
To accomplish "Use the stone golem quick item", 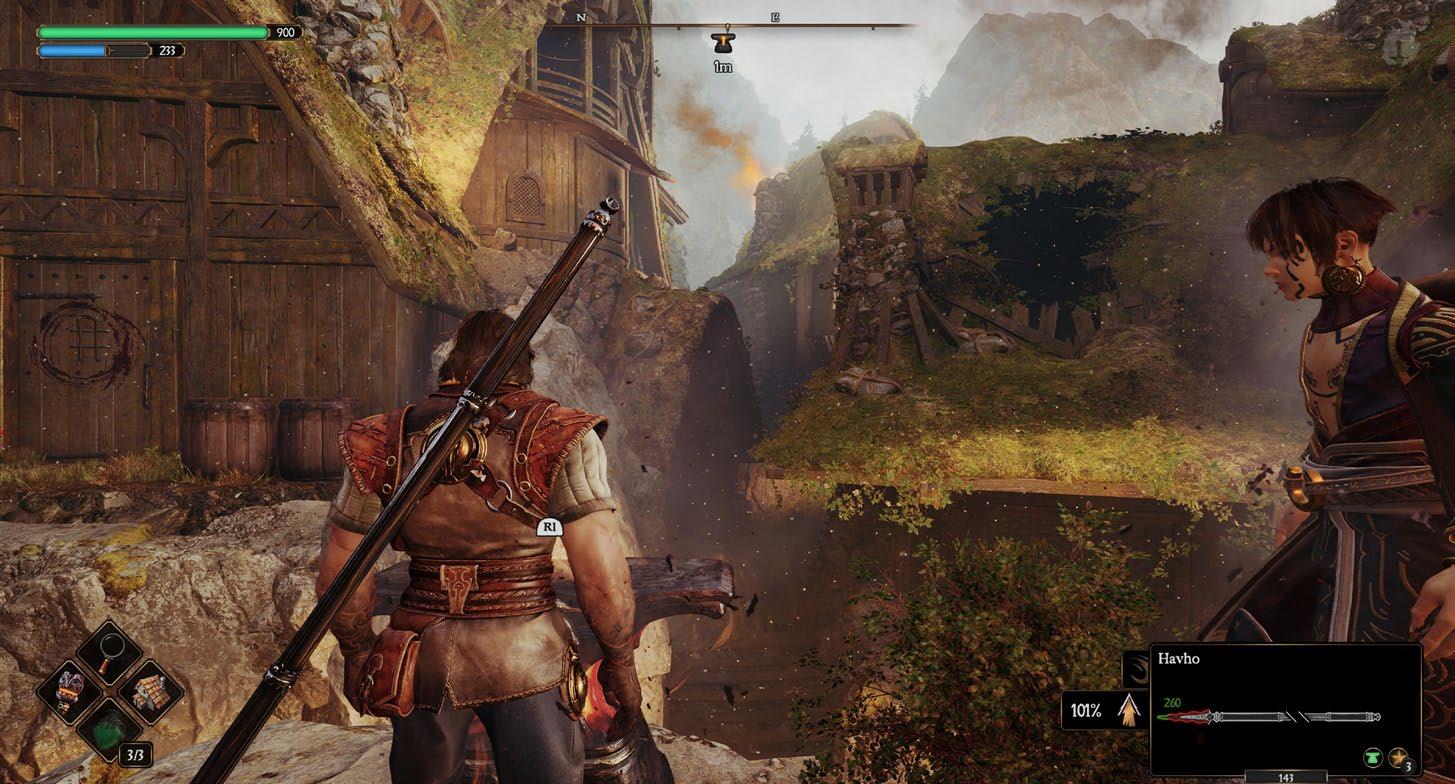I will (67, 690).
